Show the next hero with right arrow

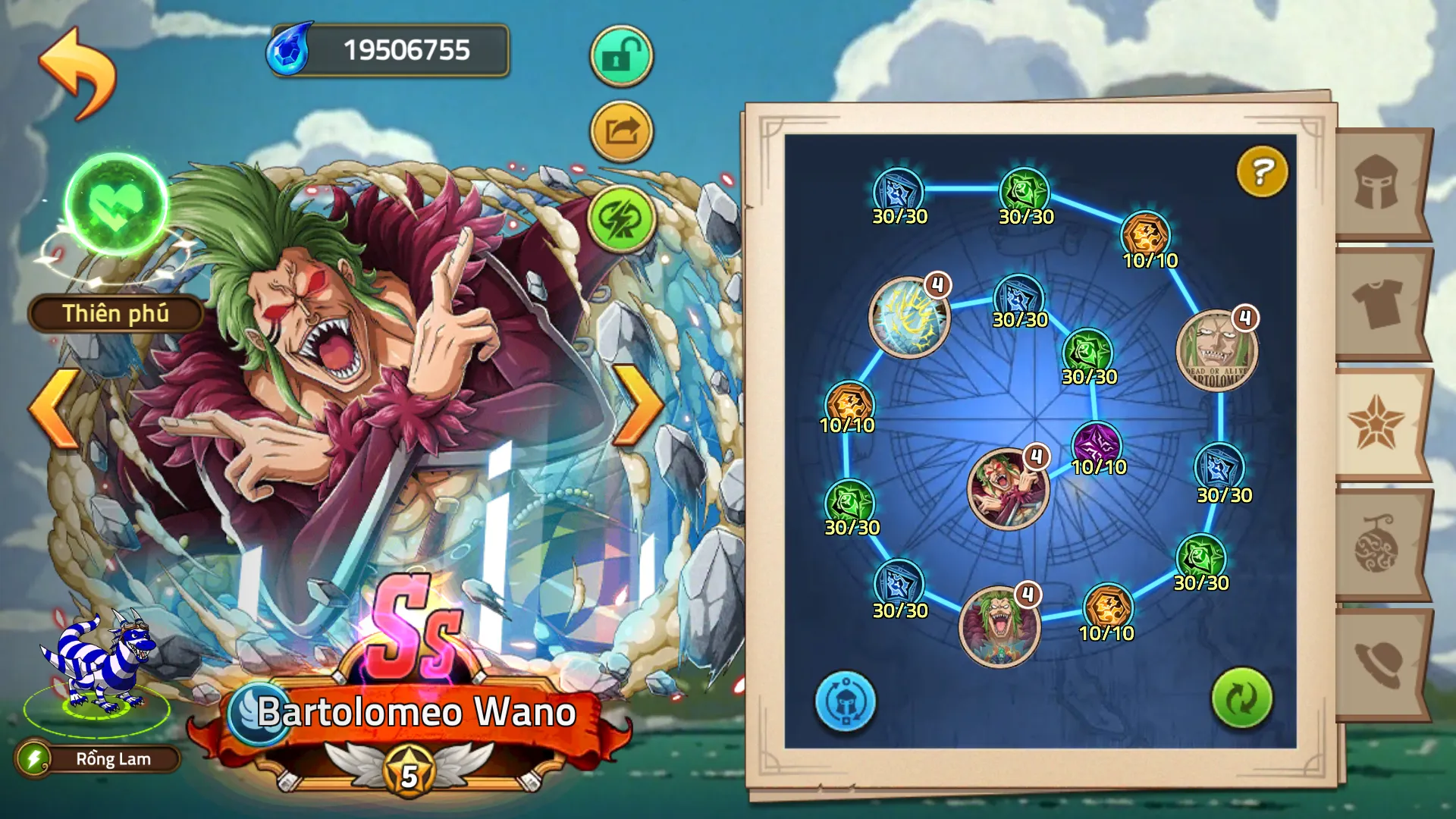[x=637, y=406]
